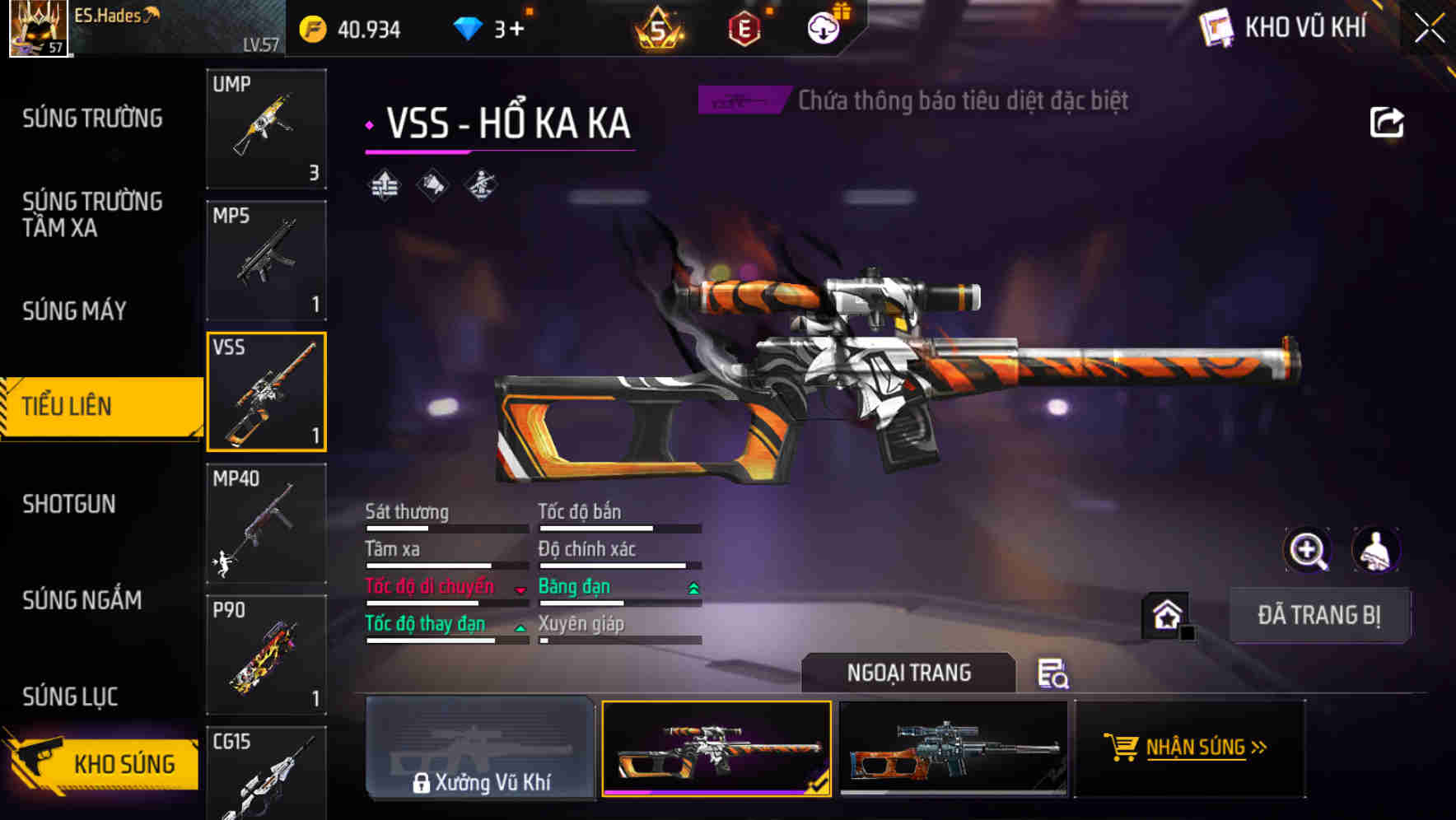Image resolution: width=1456 pixels, height=820 pixels.
Task: Click the red E event badge
Action: pyautogui.click(x=746, y=29)
